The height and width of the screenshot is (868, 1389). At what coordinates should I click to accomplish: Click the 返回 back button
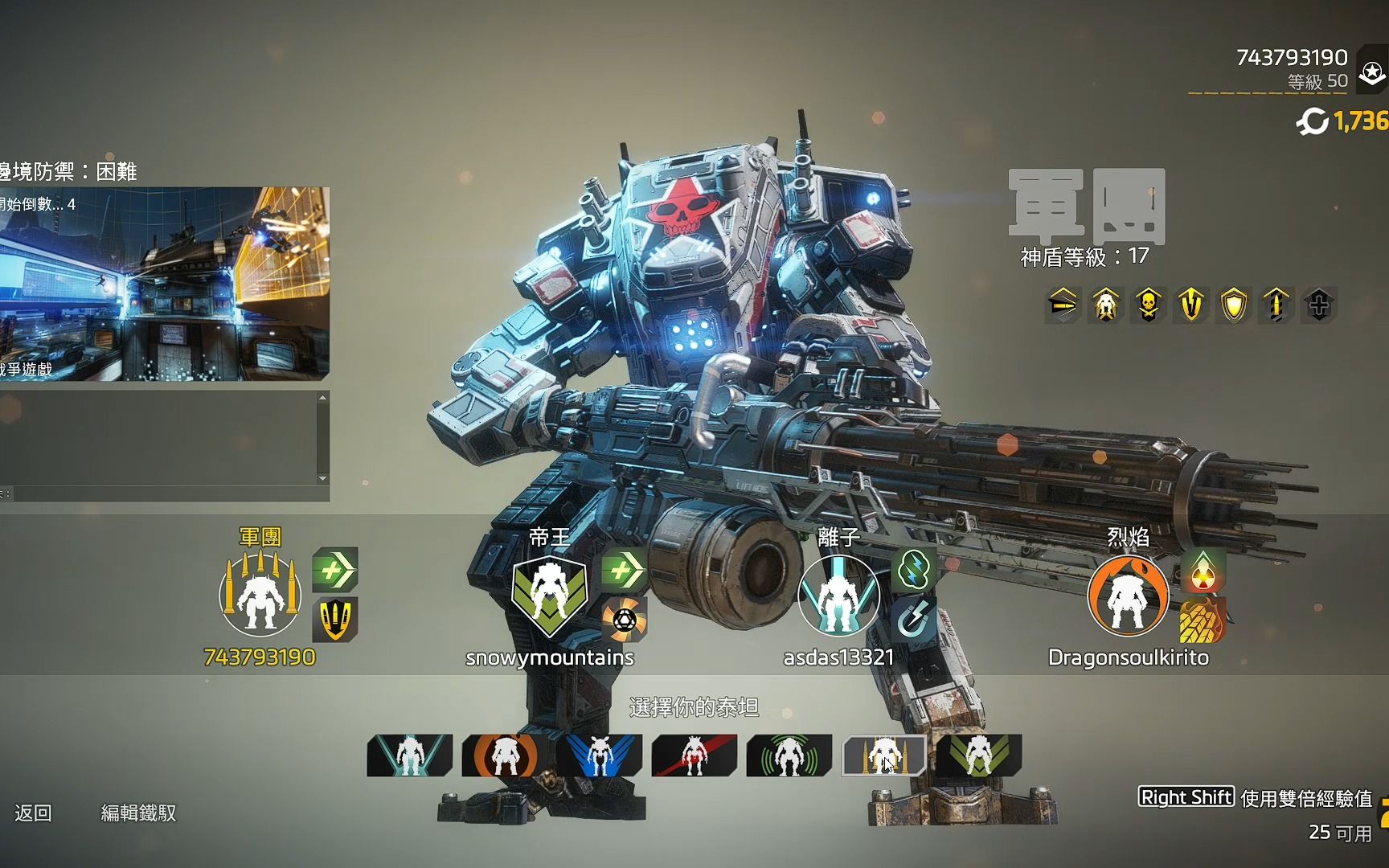pos(33,813)
